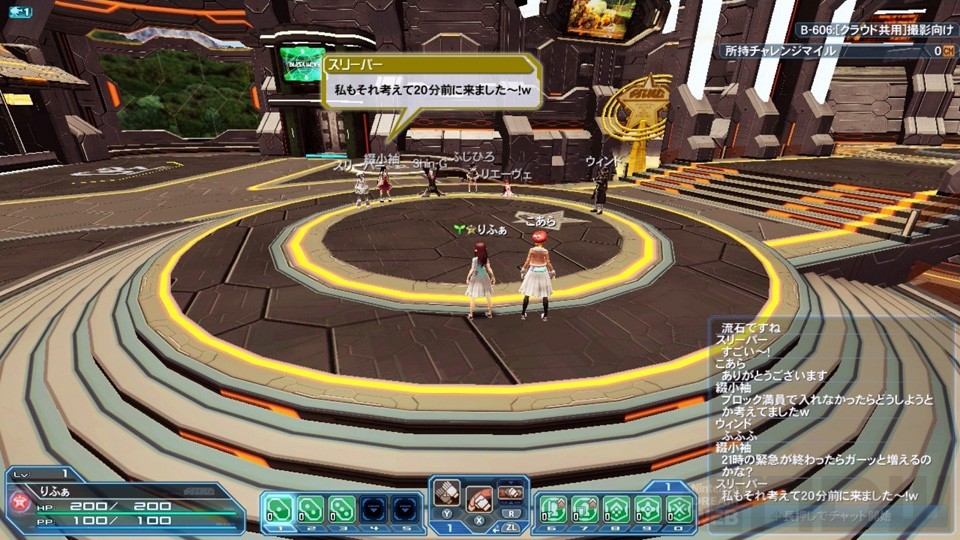
Task: Activate the green item in slot 3
Action: coord(341,508)
